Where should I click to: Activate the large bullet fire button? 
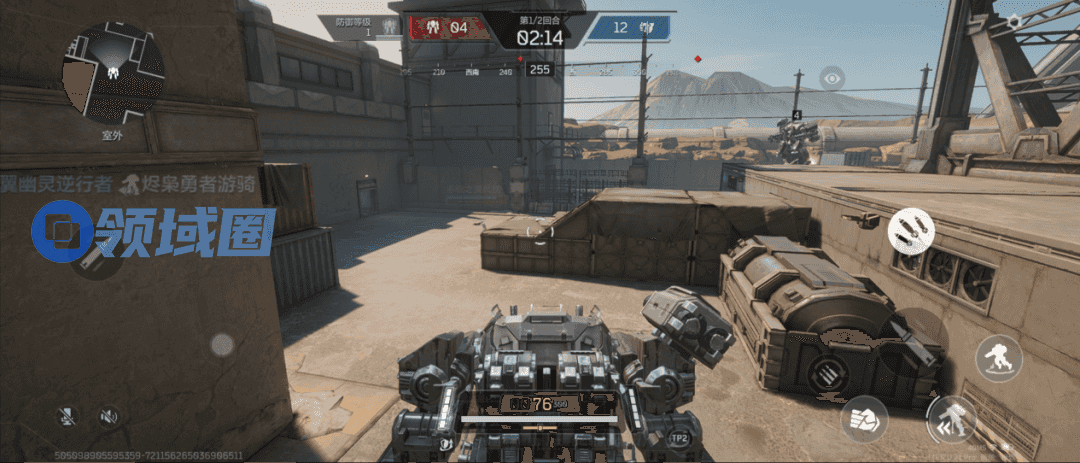(911, 337)
